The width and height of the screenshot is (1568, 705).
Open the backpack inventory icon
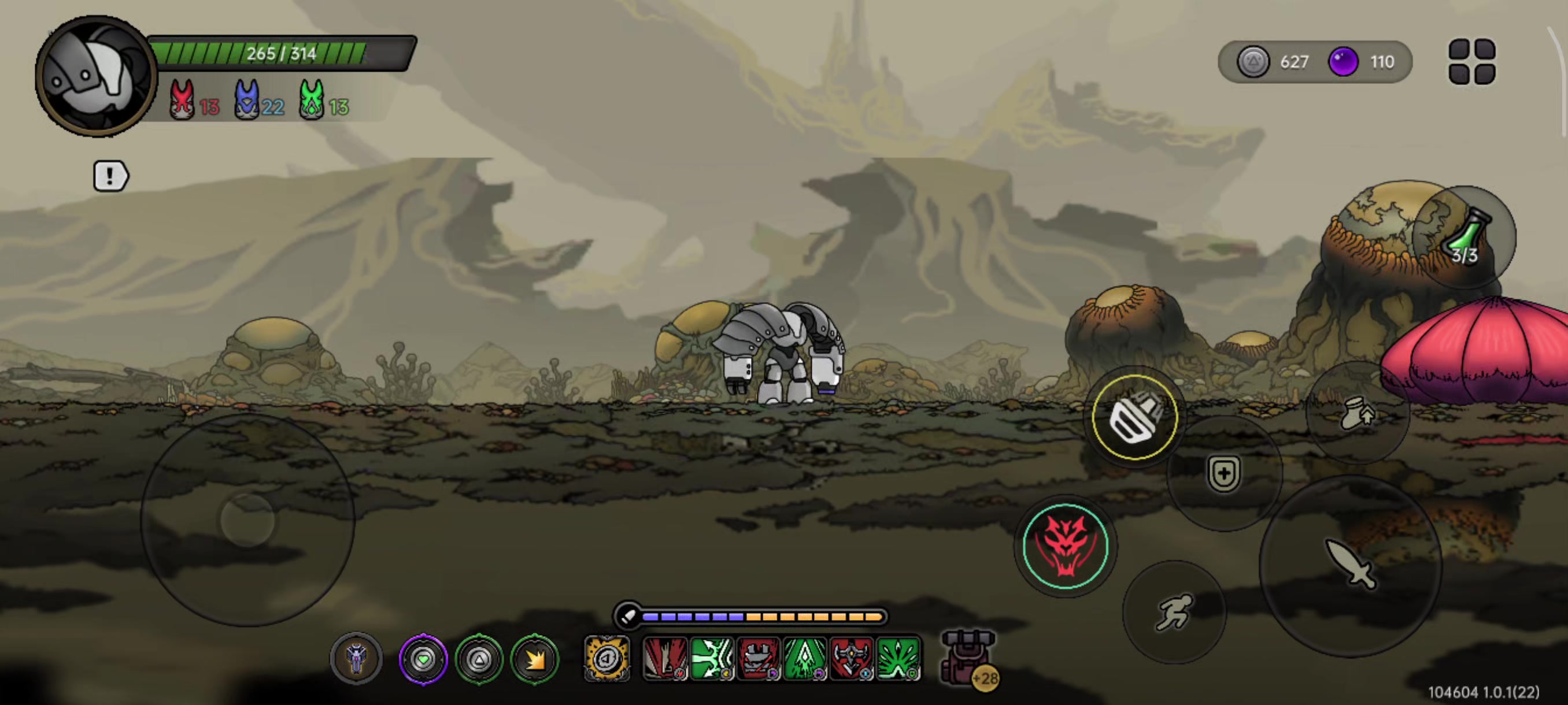tap(968, 658)
